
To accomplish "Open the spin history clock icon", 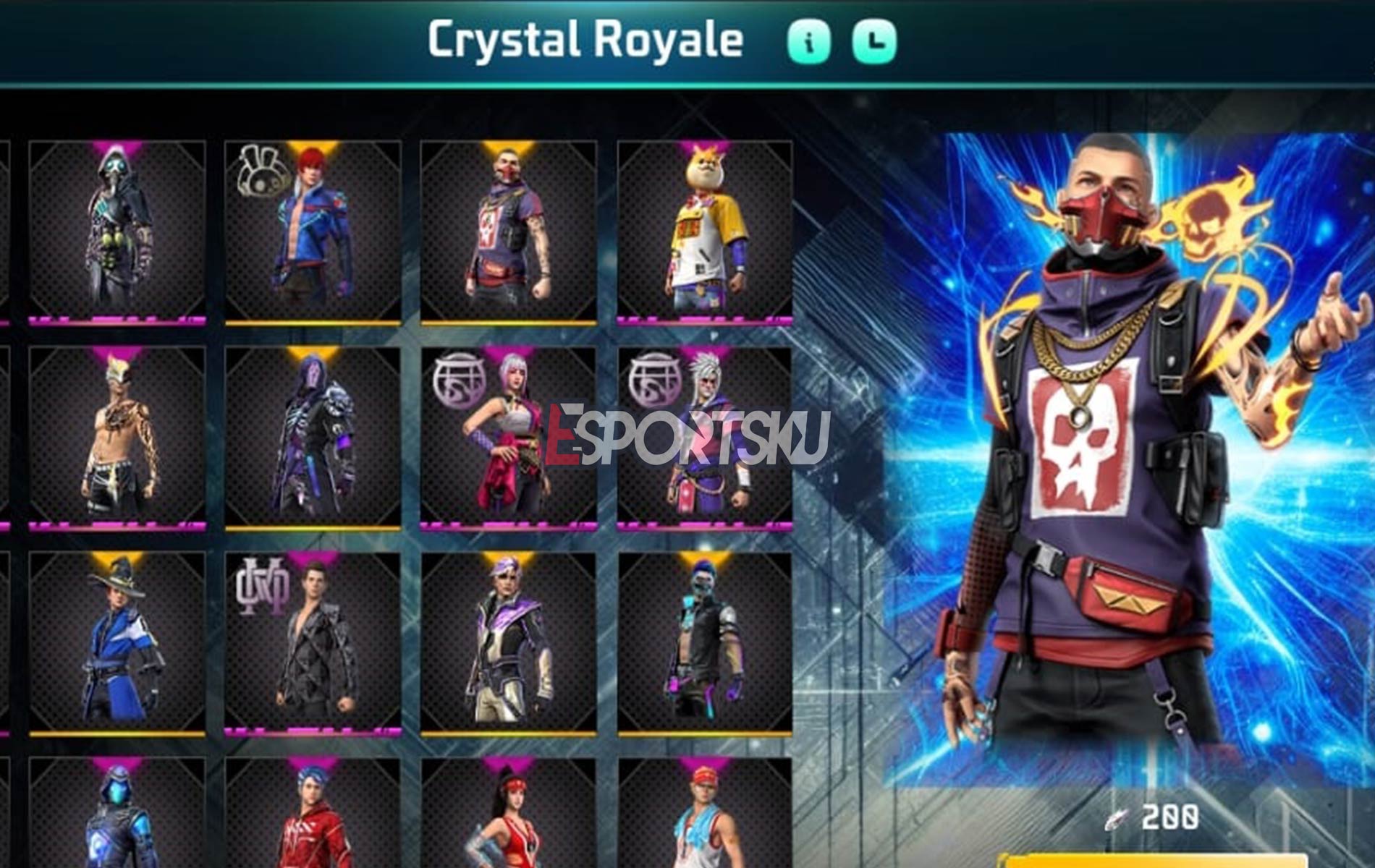I will coord(877,41).
